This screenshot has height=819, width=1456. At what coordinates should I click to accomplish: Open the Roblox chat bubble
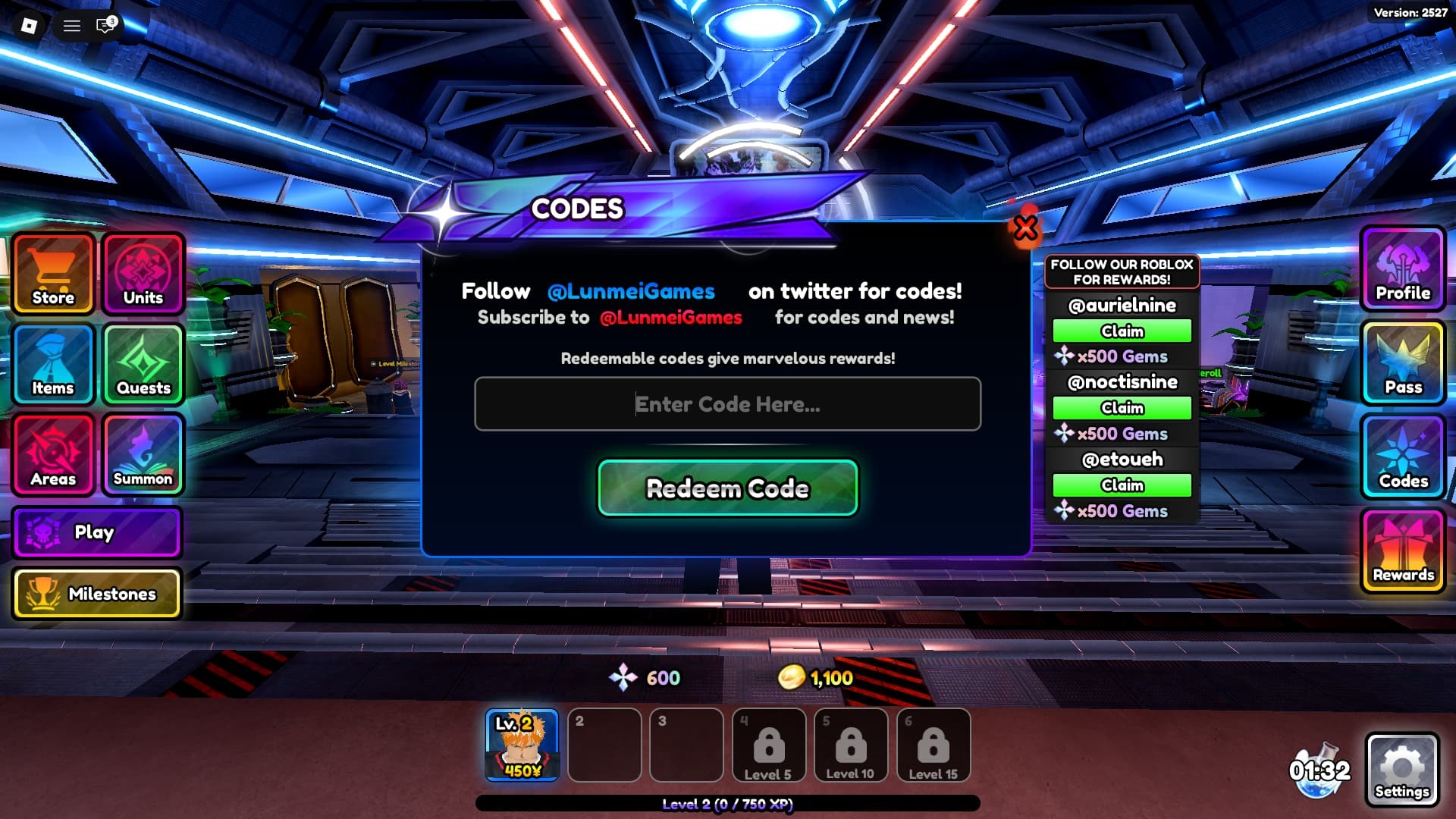tap(103, 27)
